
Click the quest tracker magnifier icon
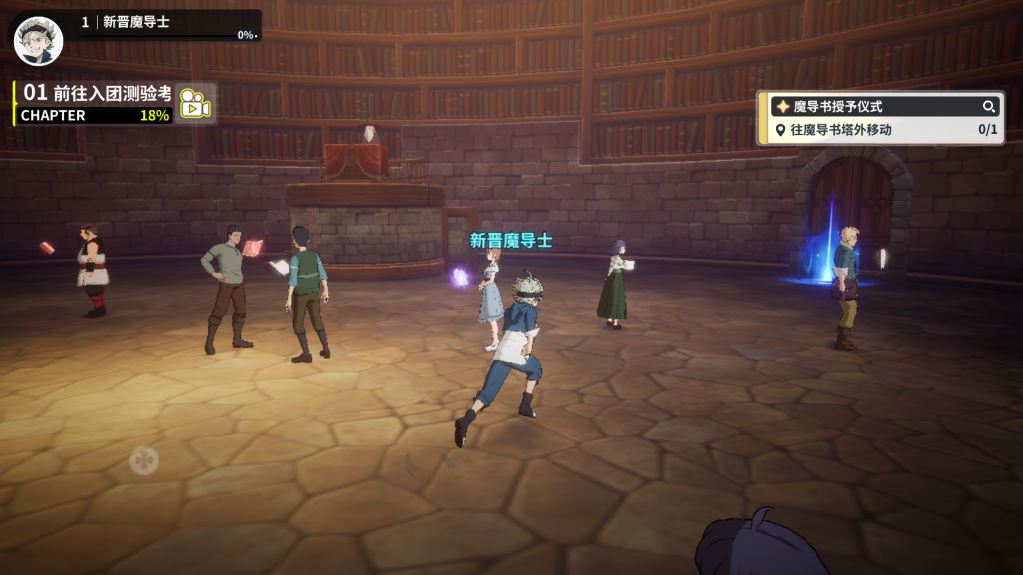point(989,106)
